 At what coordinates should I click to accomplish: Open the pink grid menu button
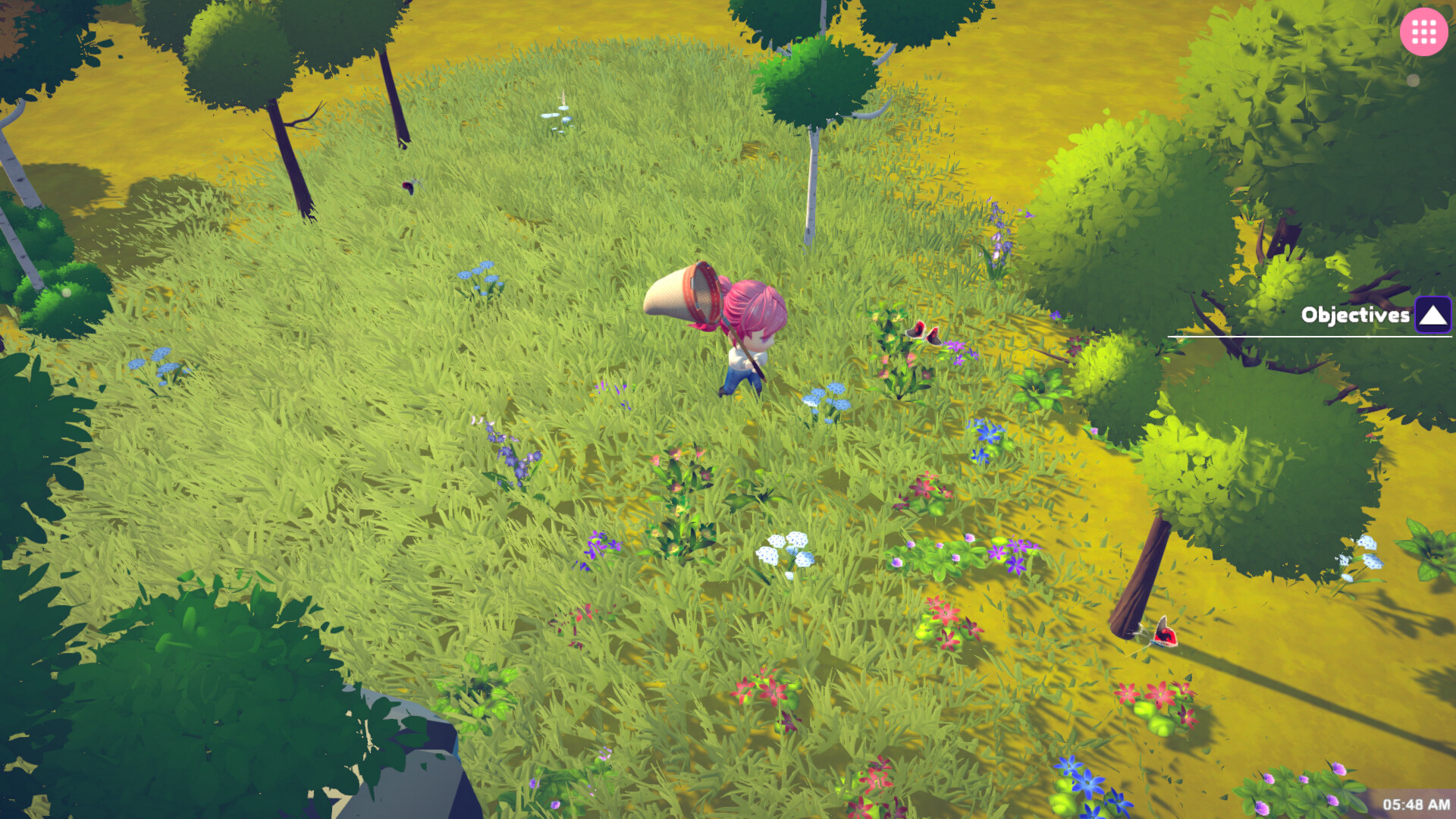pyautogui.click(x=1424, y=32)
